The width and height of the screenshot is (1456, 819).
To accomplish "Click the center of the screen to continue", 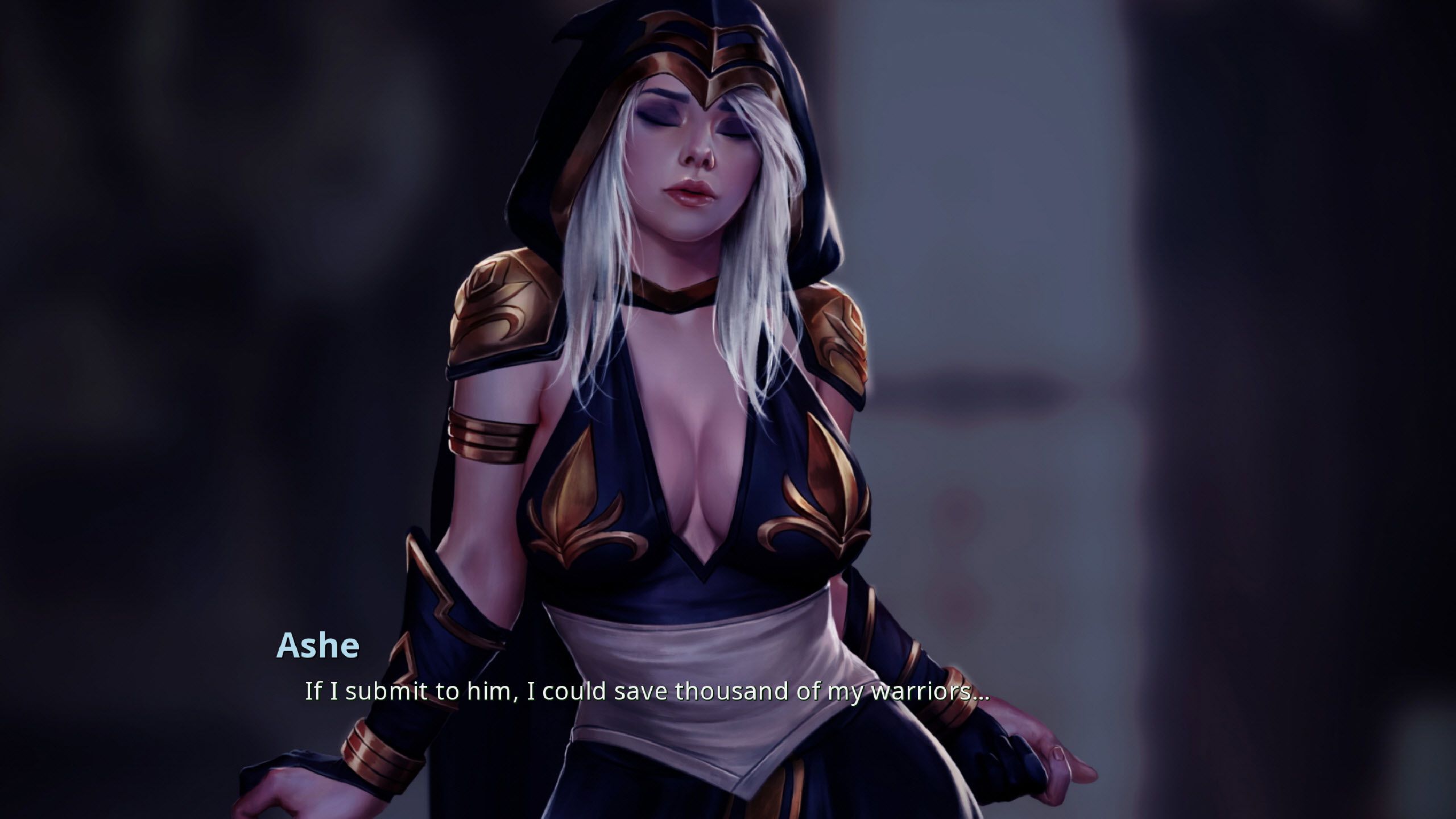I will pos(728,409).
